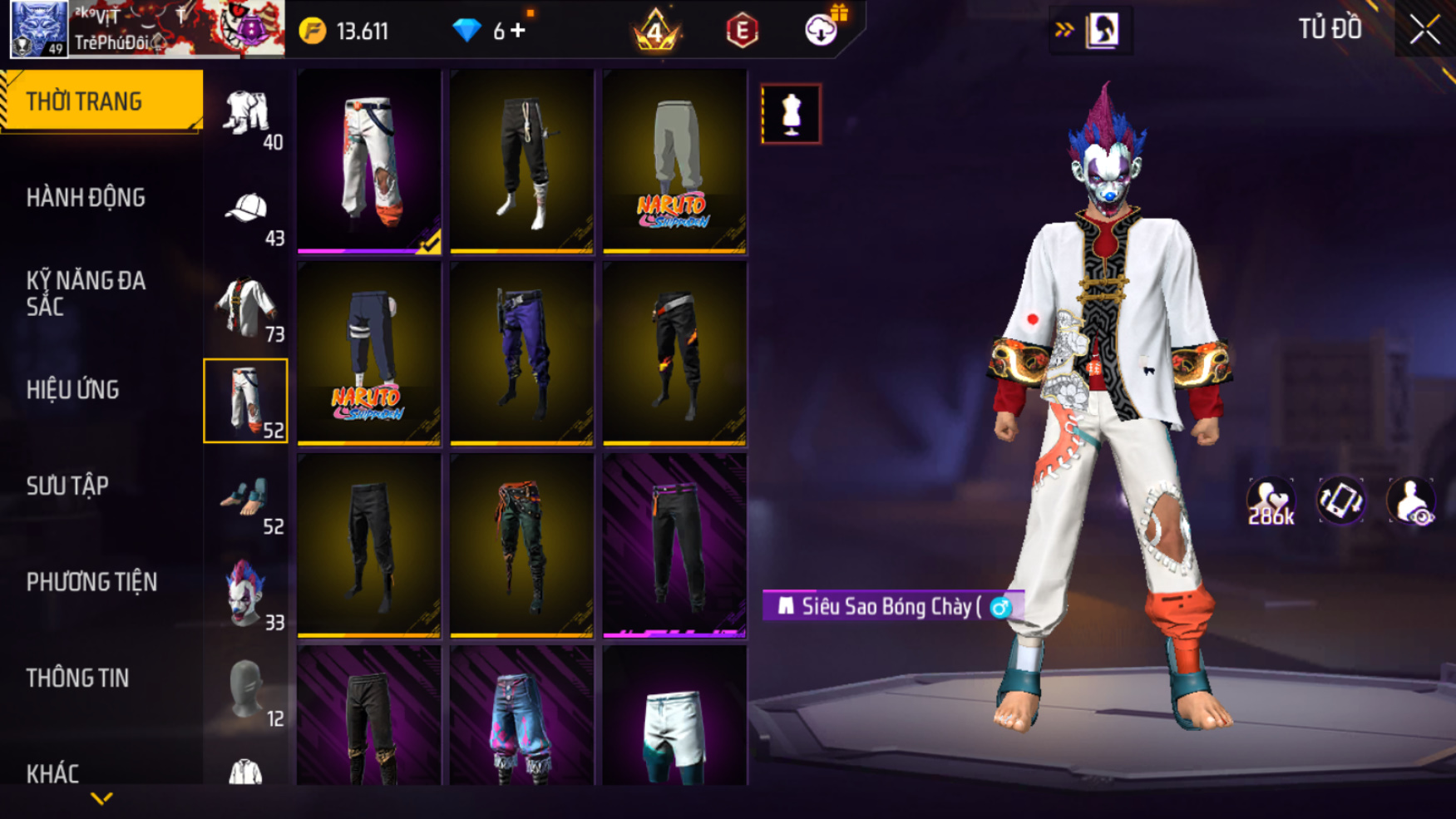Select the full outfit set category
The width and height of the screenshot is (1456, 819).
coord(246,115)
